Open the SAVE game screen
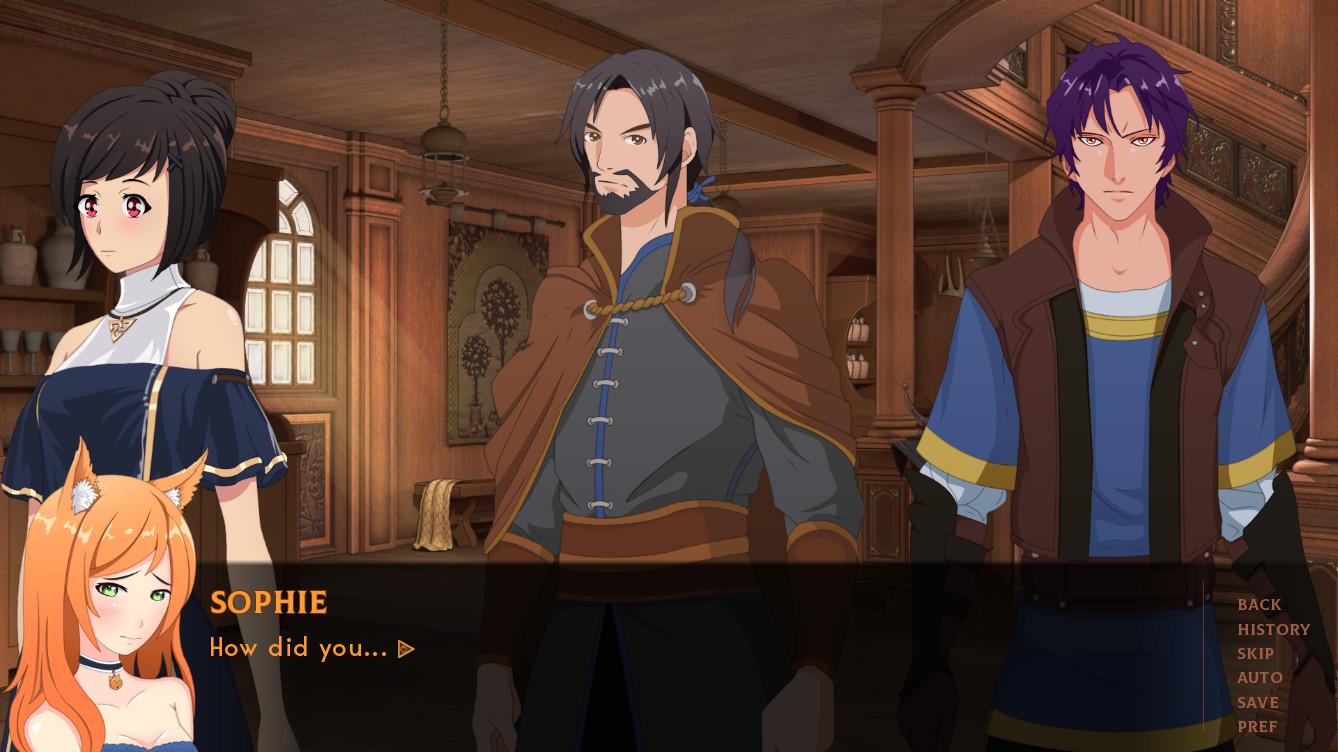 click(1258, 702)
